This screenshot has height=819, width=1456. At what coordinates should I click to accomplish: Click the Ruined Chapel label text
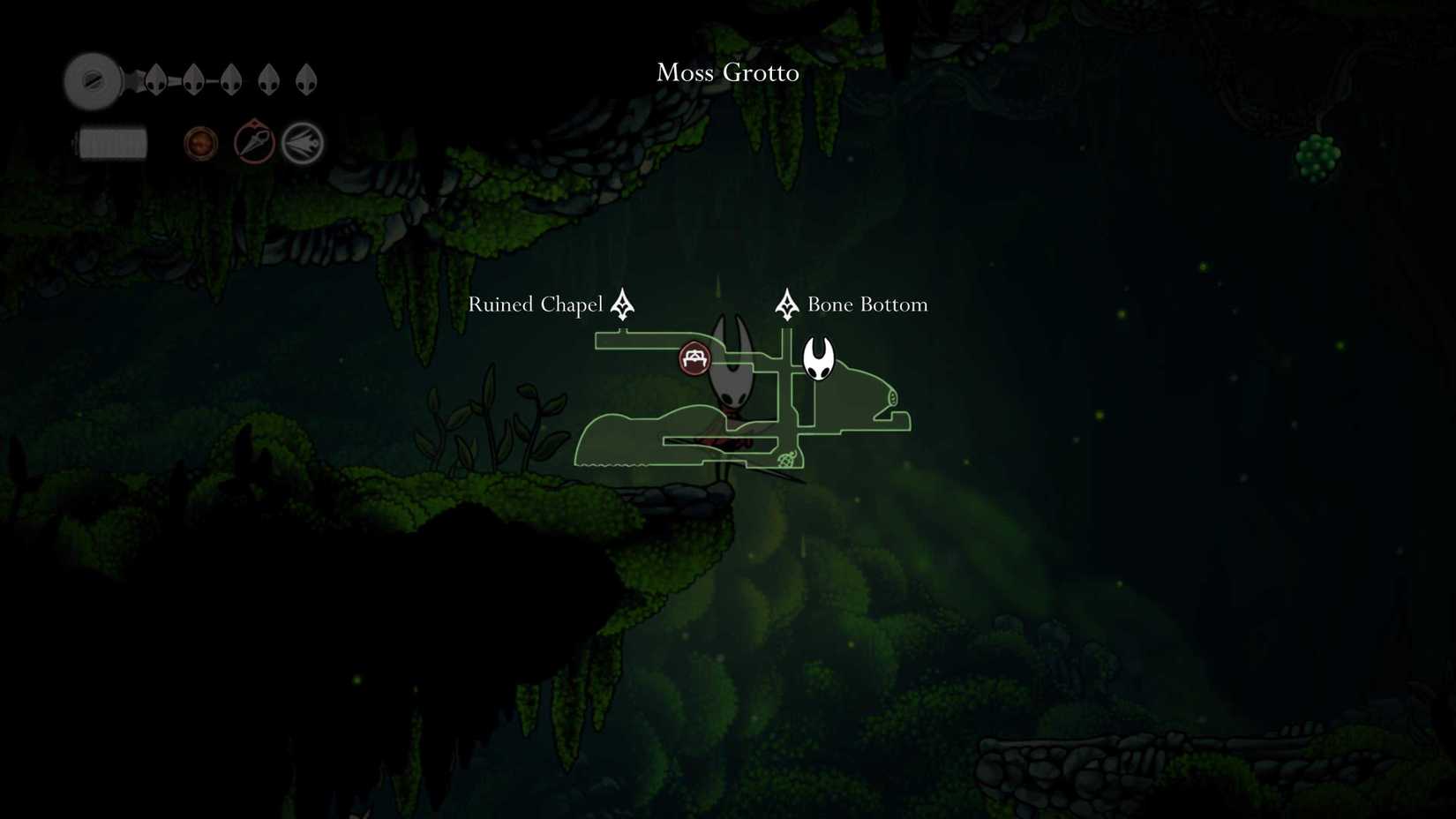coord(535,304)
